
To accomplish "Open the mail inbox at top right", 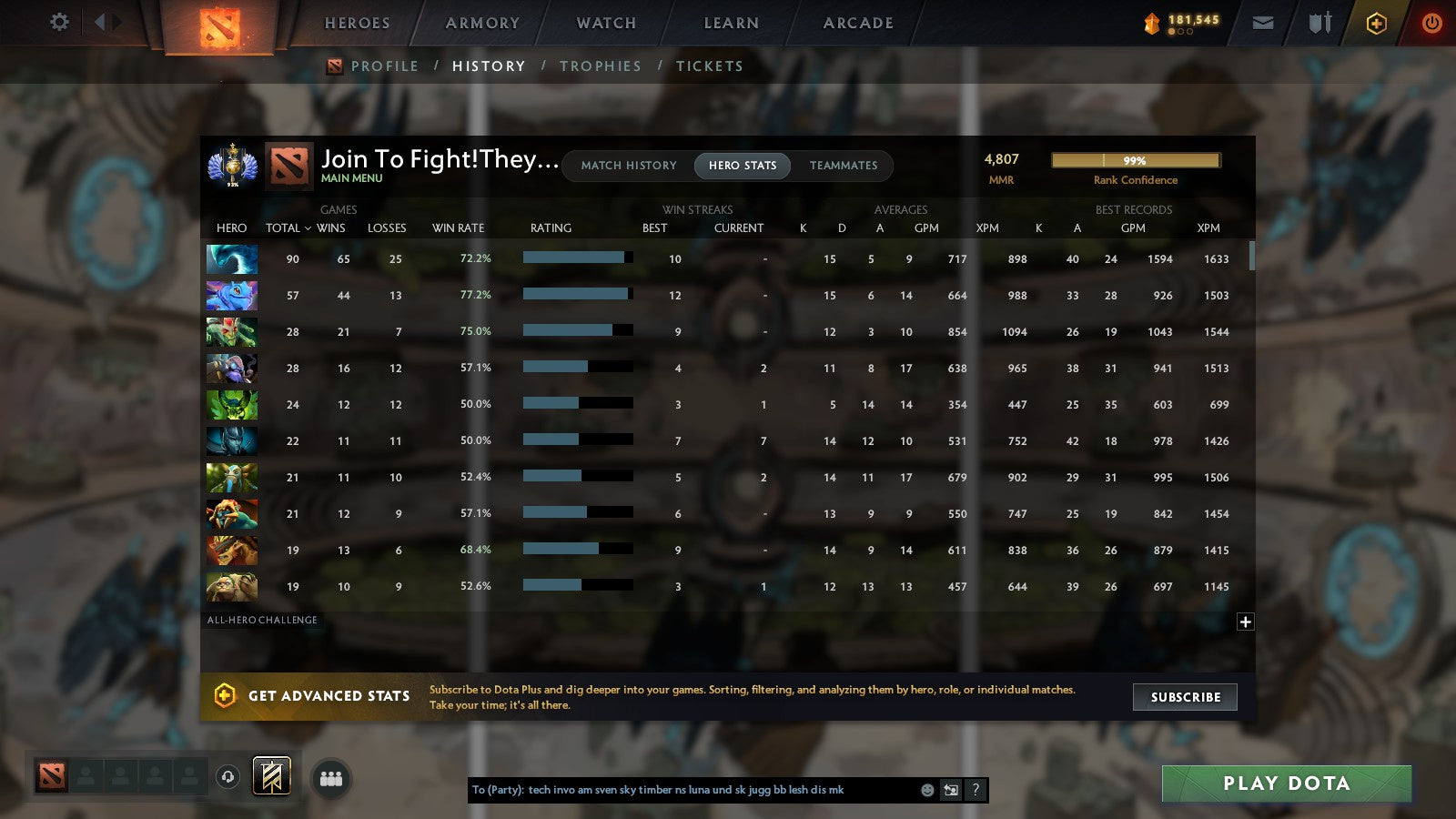I will coord(1263,23).
